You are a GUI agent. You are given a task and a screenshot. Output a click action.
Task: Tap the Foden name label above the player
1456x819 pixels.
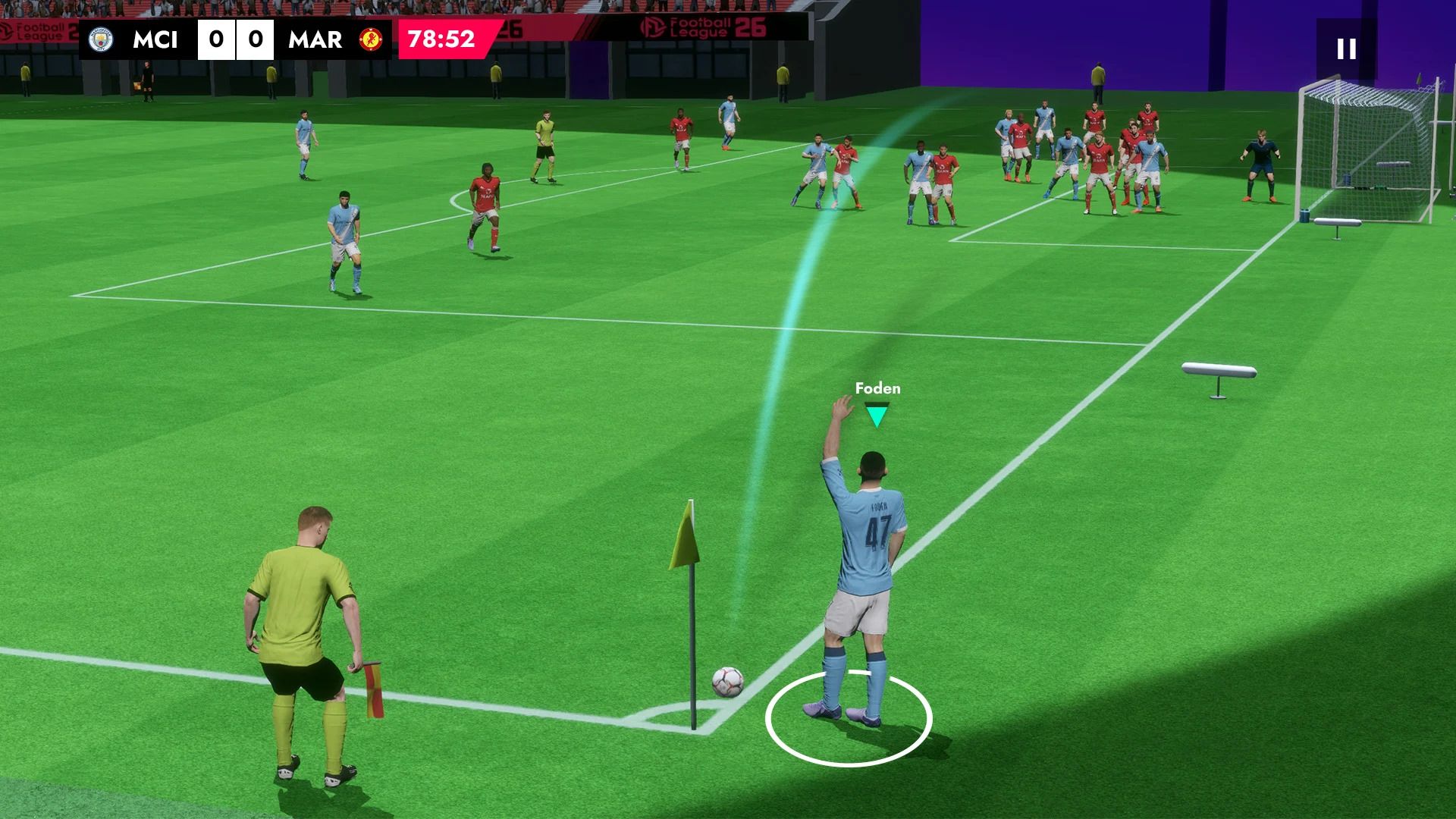pos(876,389)
